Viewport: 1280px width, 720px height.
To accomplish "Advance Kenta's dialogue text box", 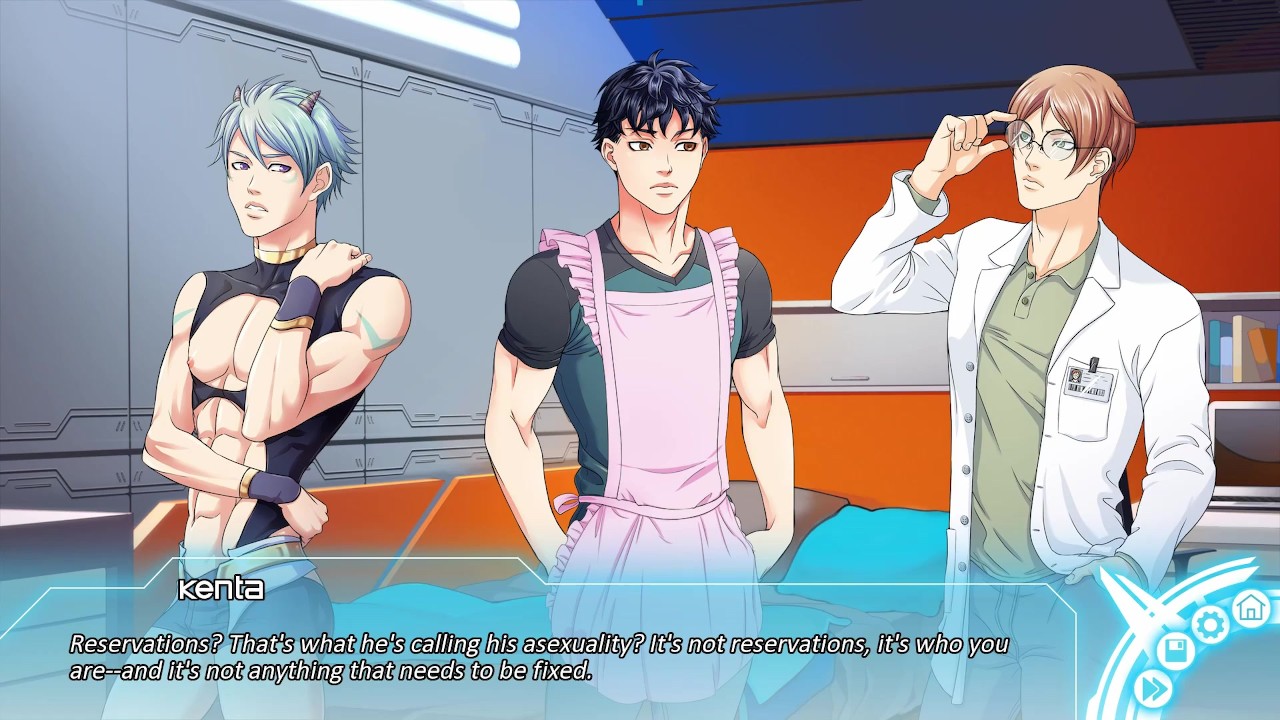I will 540,656.
